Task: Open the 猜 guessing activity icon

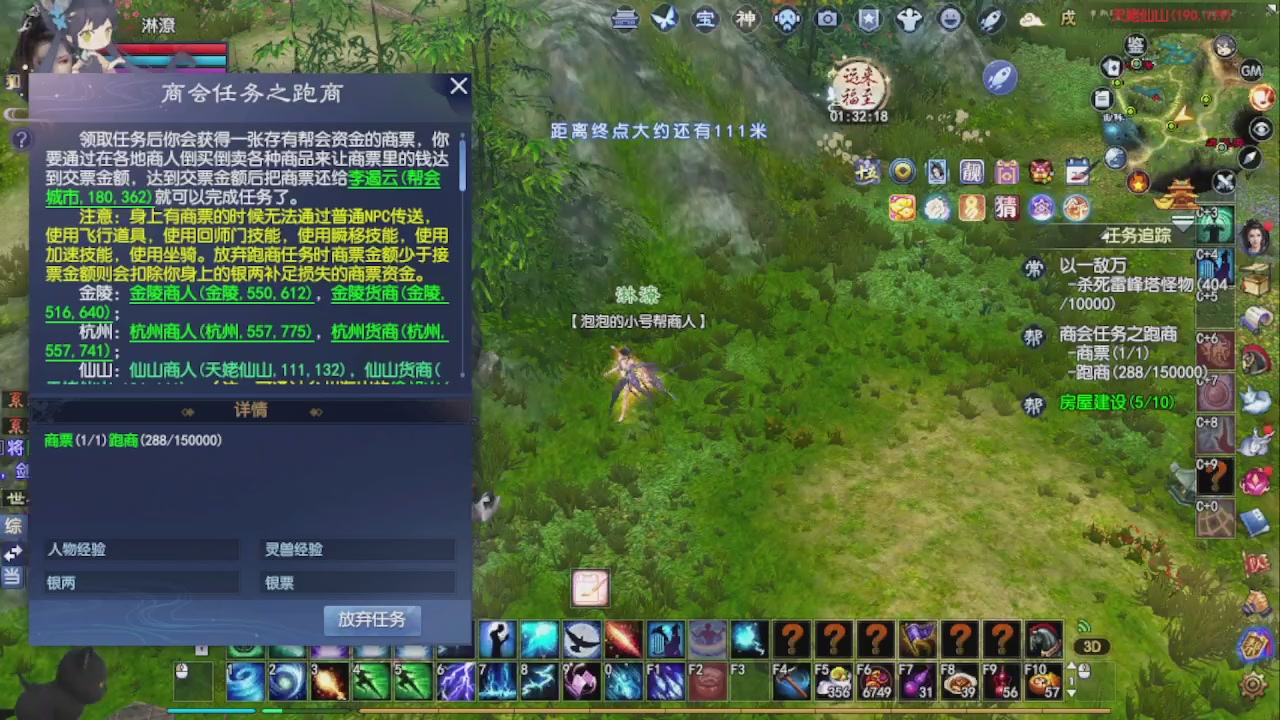Action: coord(1007,207)
